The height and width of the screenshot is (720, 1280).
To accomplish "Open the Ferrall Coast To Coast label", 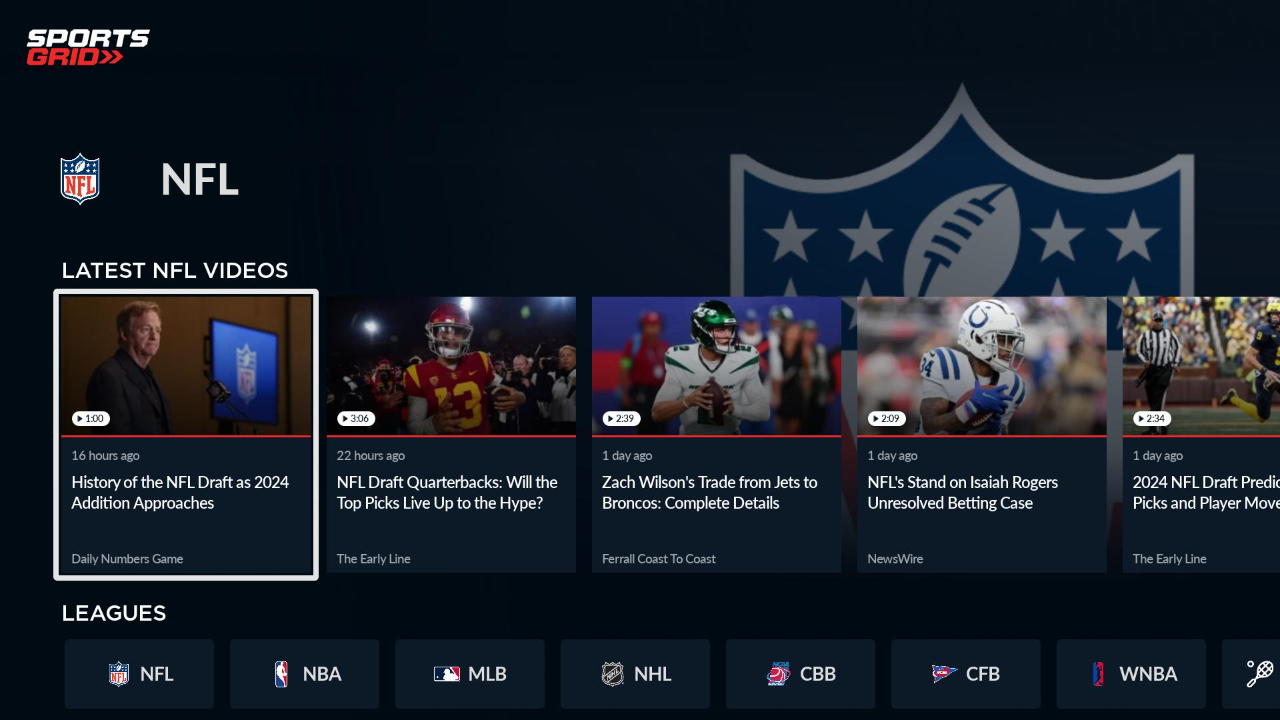I will (x=658, y=558).
